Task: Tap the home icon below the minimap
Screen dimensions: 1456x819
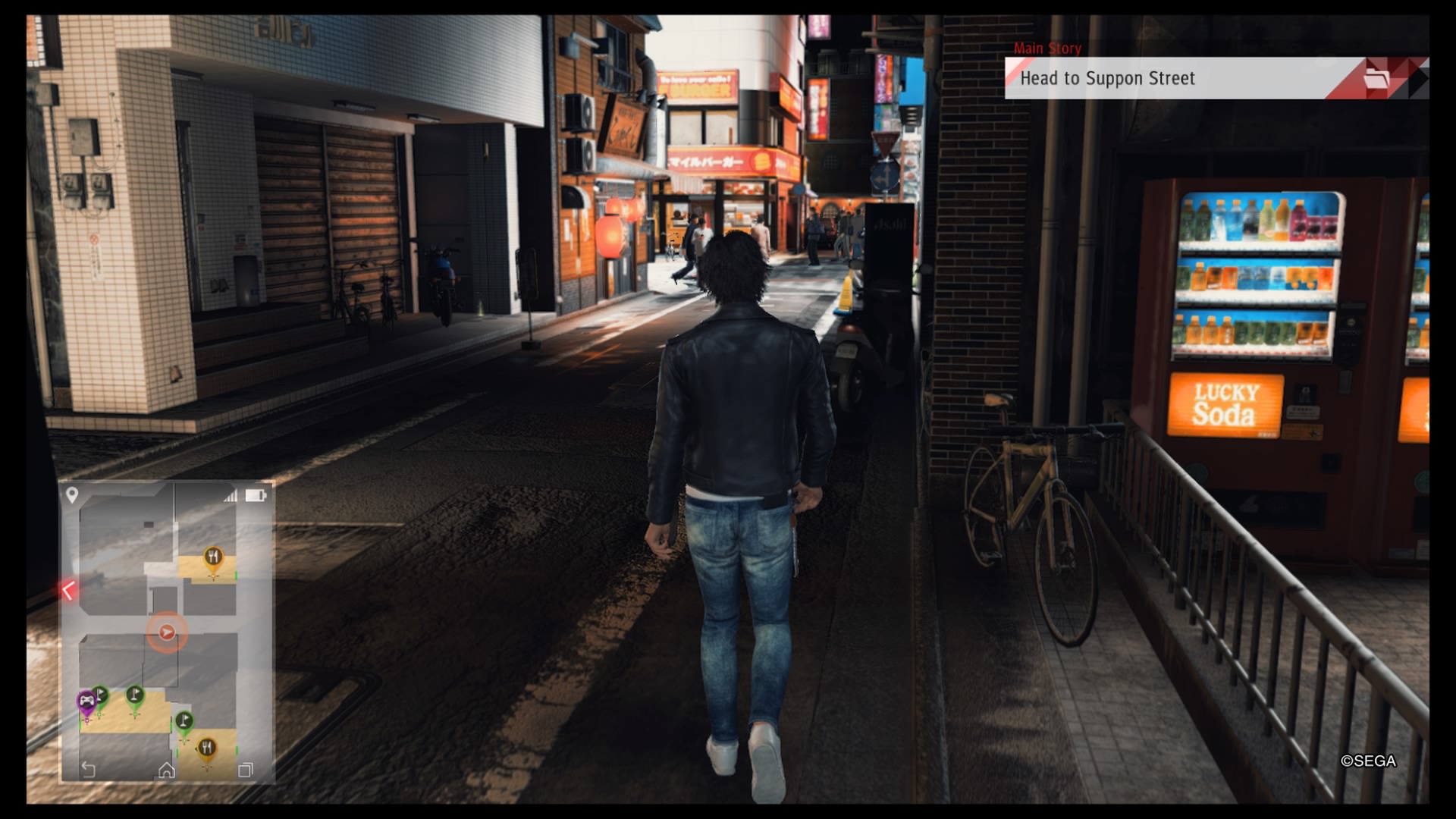Action: click(x=166, y=770)
